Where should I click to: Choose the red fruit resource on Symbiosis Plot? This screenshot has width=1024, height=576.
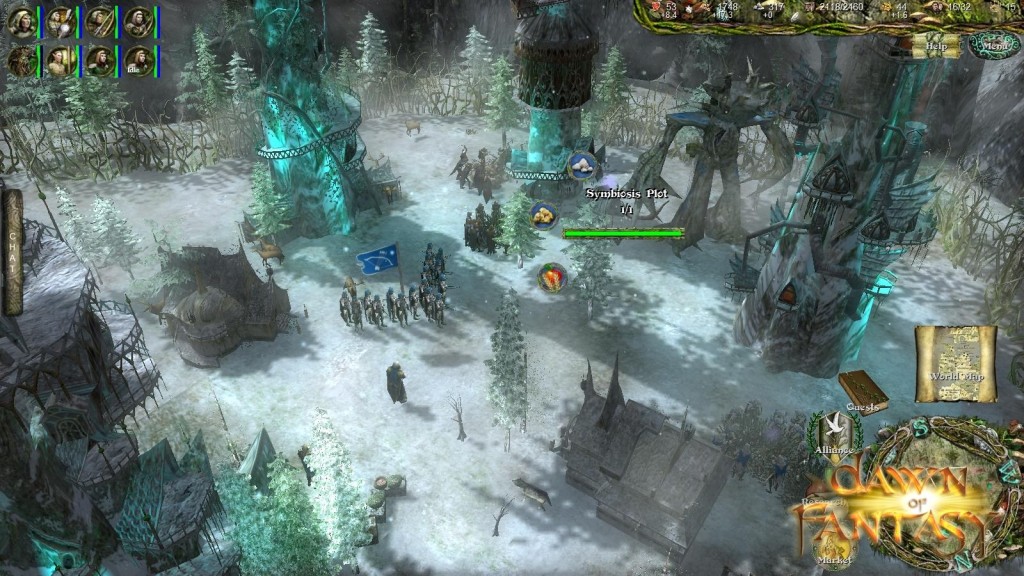click(550, 276)
